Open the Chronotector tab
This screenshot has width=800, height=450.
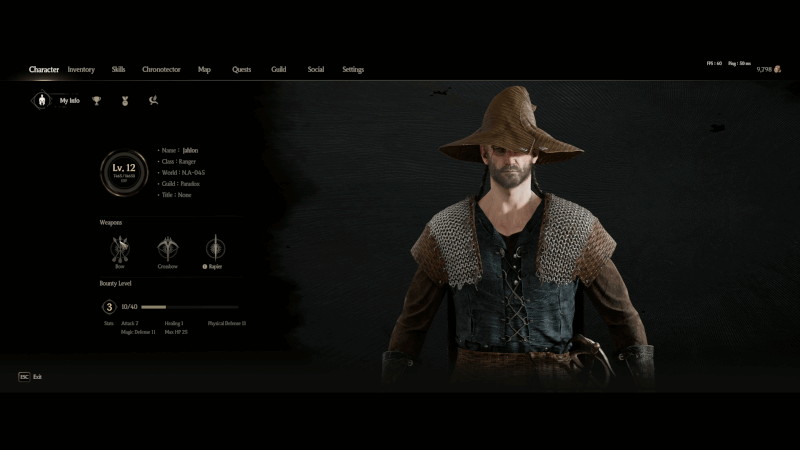coord(161,70)
